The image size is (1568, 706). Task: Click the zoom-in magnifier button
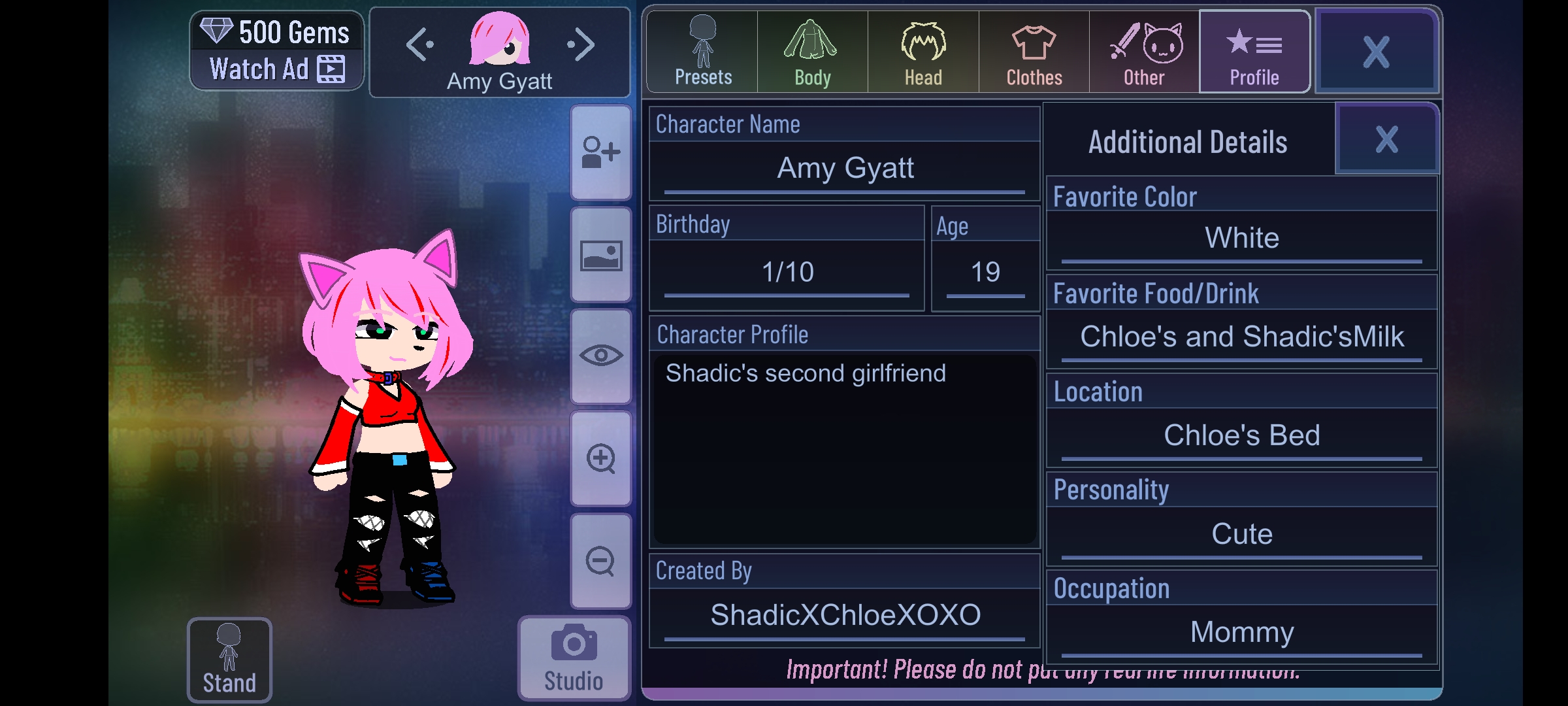(x=600, y=458)
